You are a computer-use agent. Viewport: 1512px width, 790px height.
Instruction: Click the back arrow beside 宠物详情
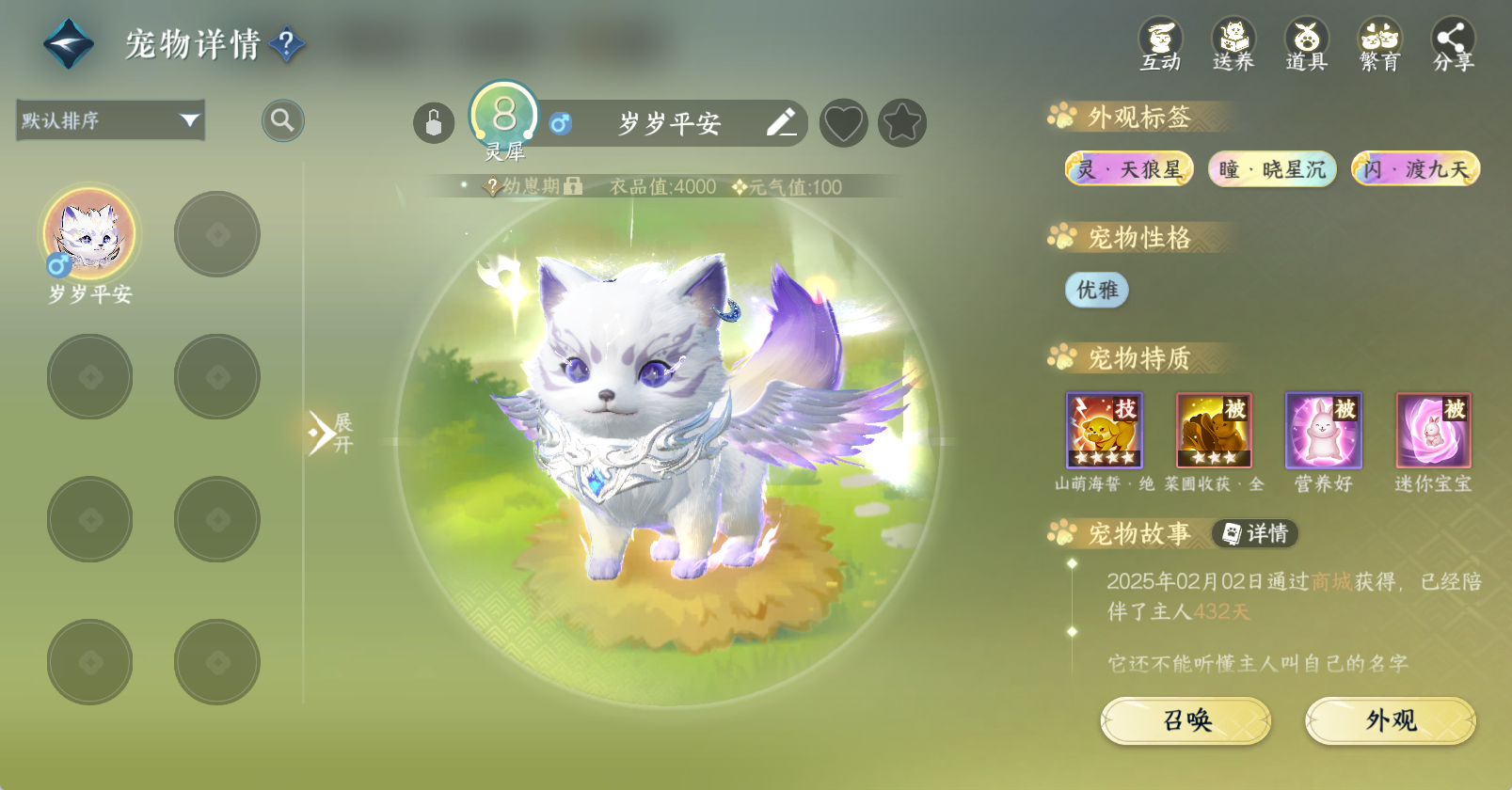(69, 44)
